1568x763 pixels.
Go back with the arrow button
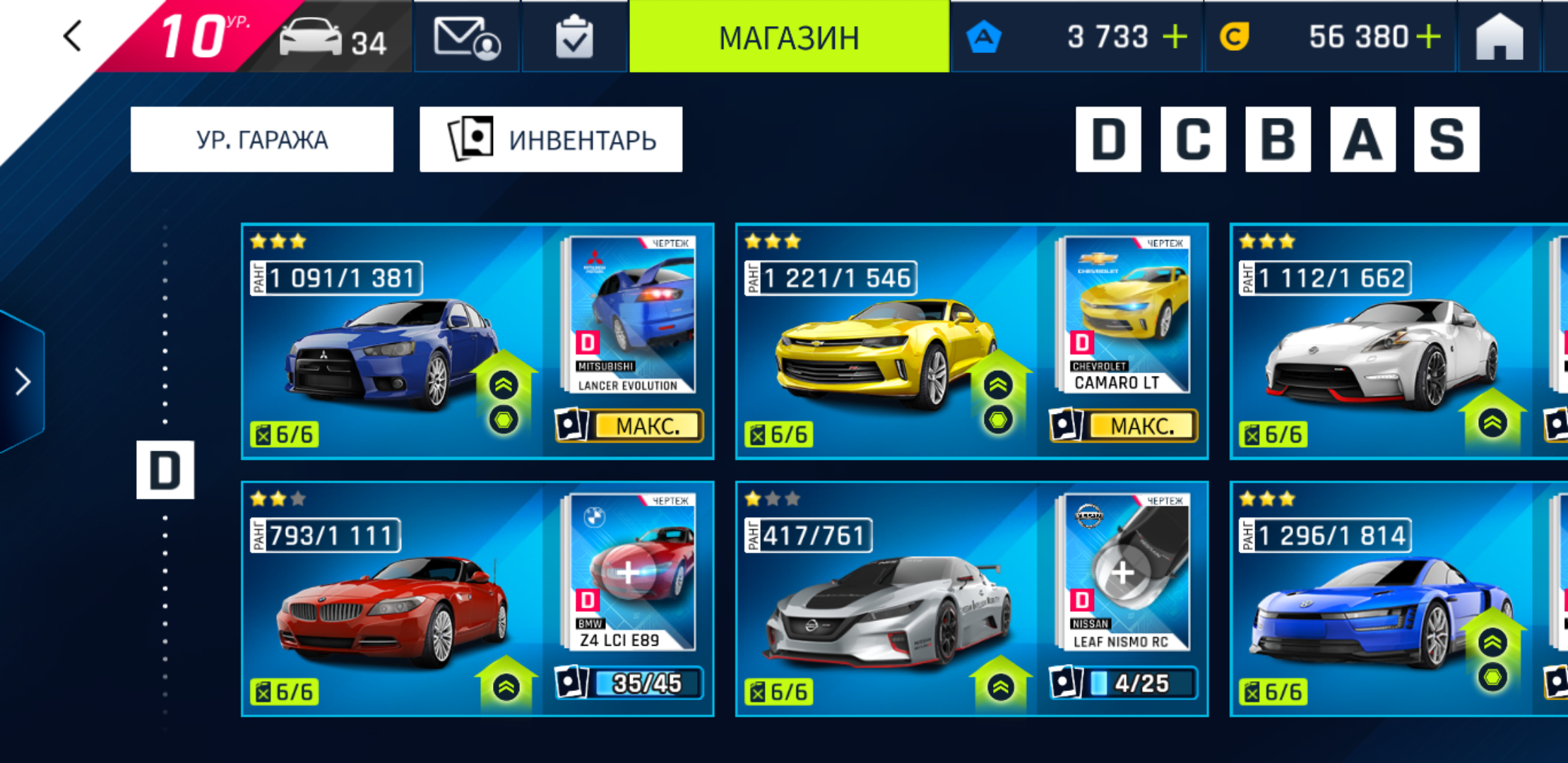(73, 36)
